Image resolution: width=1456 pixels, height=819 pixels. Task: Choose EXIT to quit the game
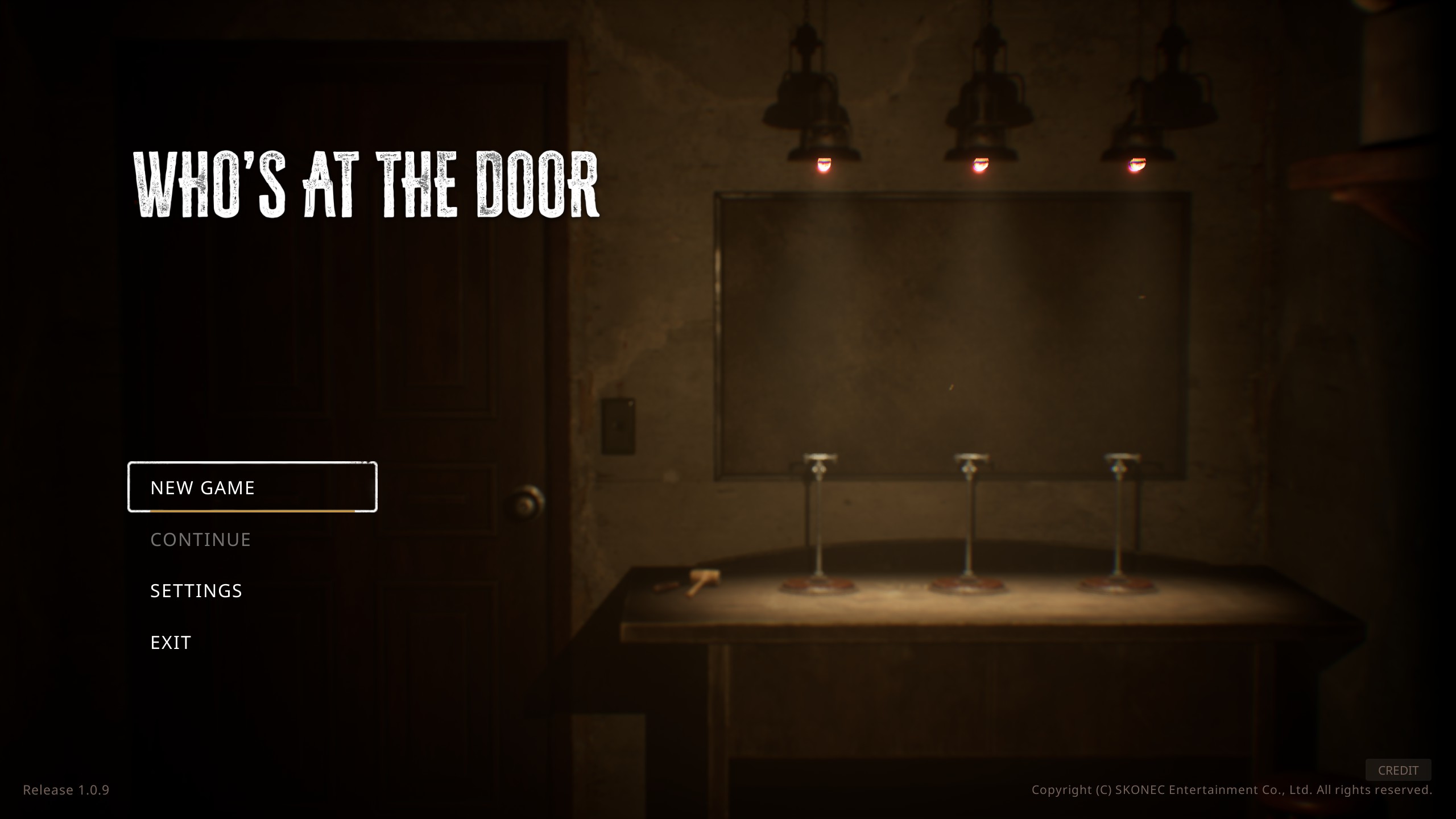(x=170, y=642)
